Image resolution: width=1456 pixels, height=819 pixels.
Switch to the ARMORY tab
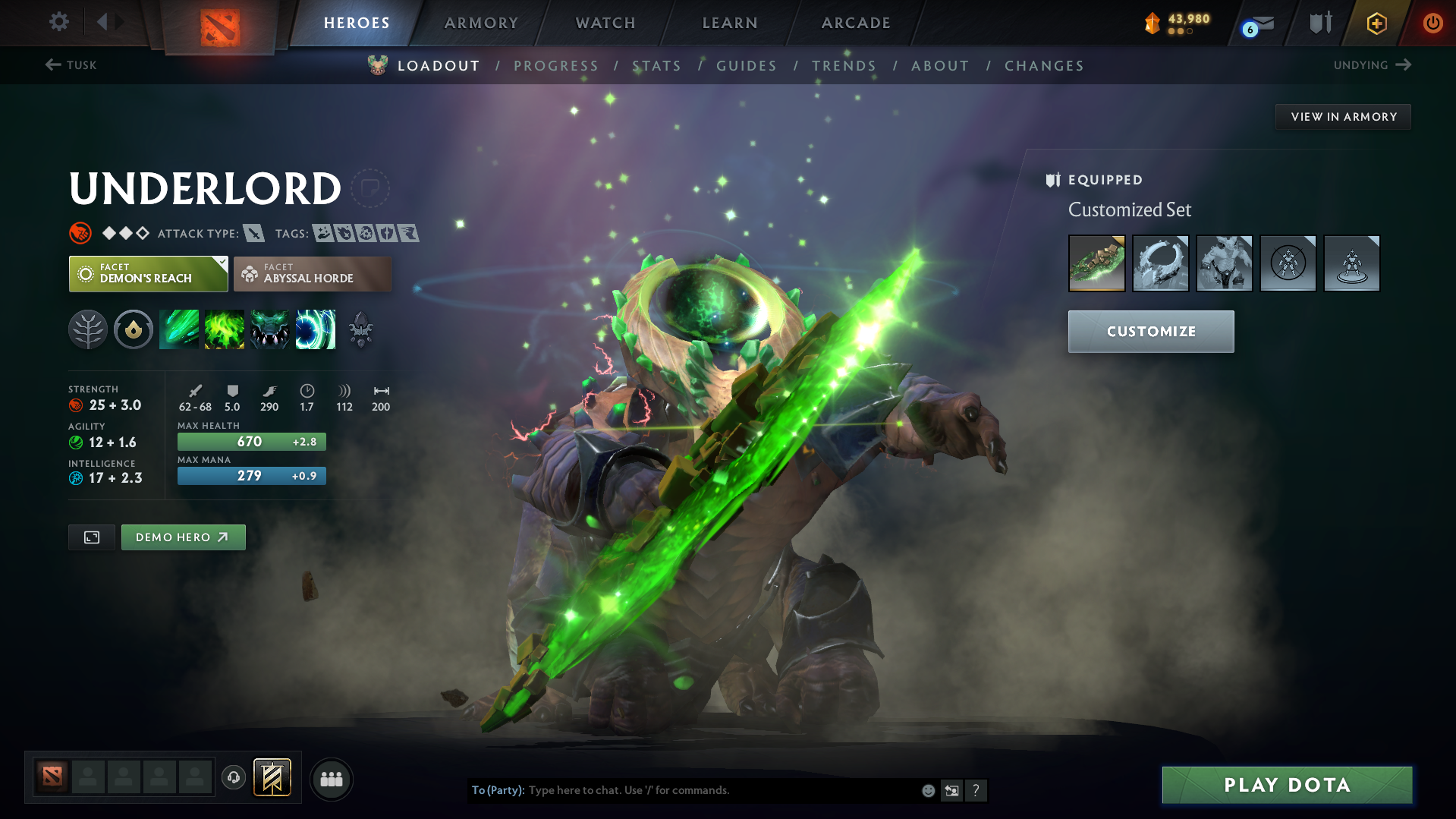click(x=481, y=23)
